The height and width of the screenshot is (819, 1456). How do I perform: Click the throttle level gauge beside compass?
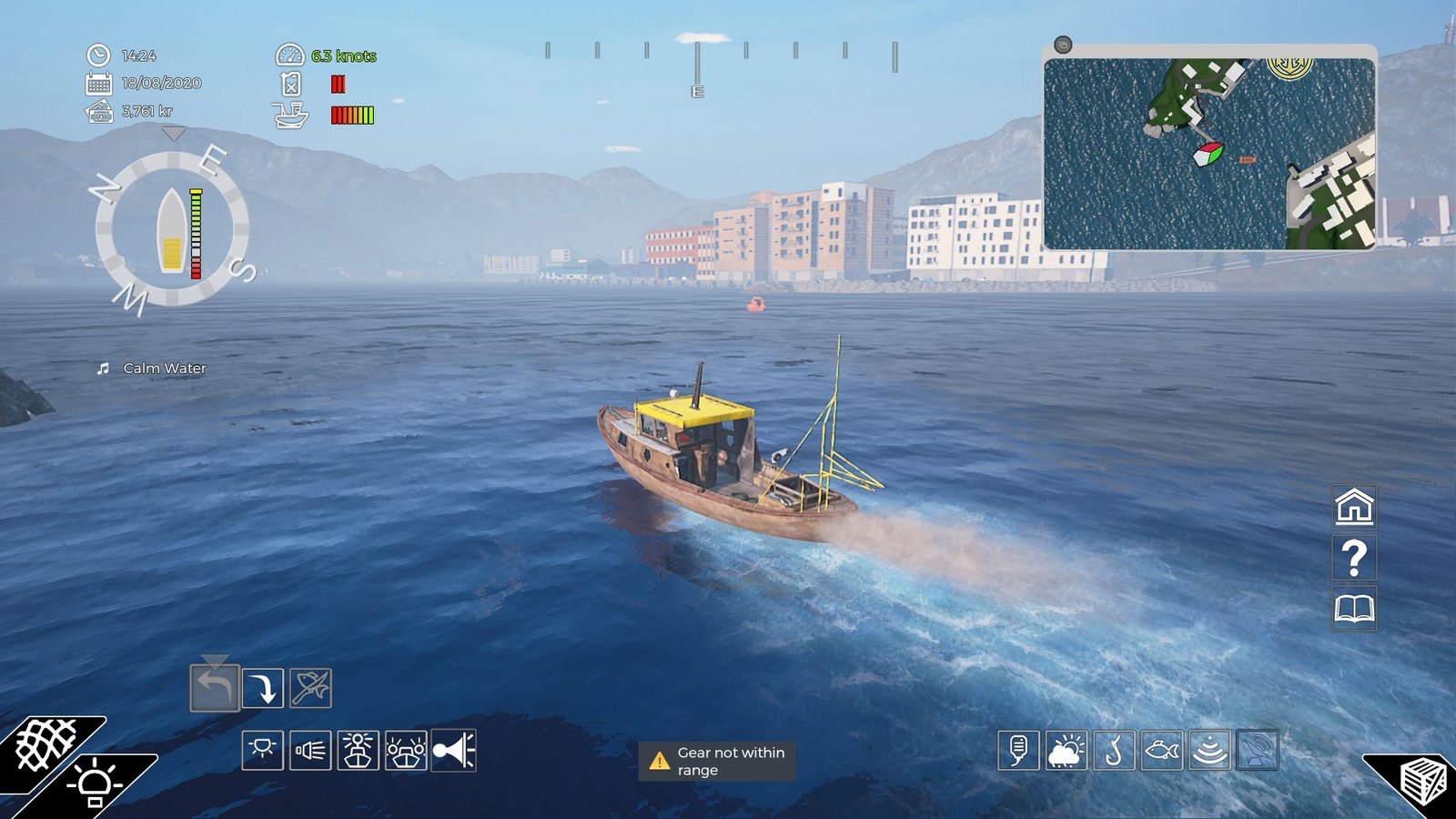click(x=195, y=229)
